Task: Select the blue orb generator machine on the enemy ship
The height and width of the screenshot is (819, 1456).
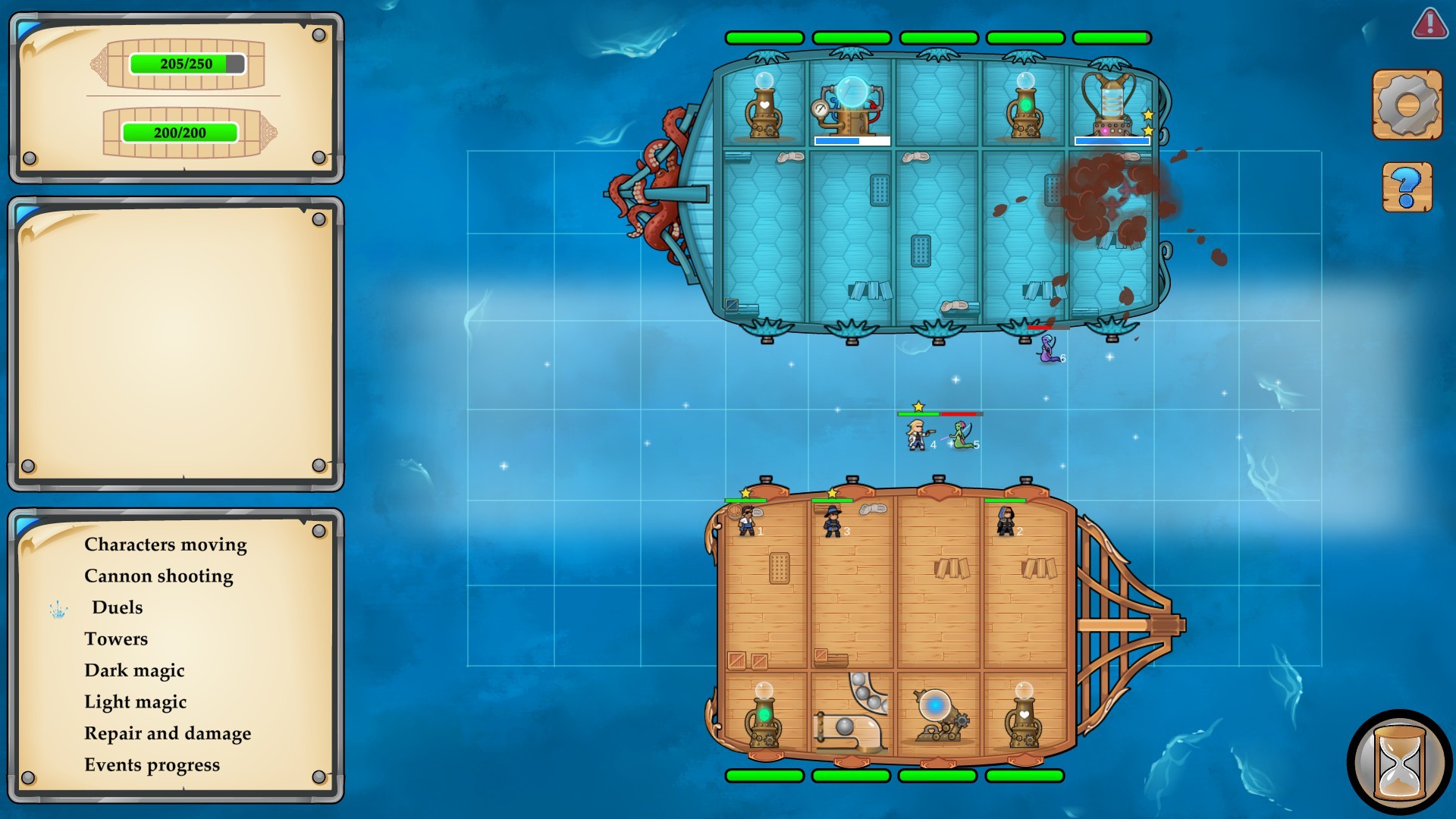Action: pyautogui.click(x=851, y=106)
